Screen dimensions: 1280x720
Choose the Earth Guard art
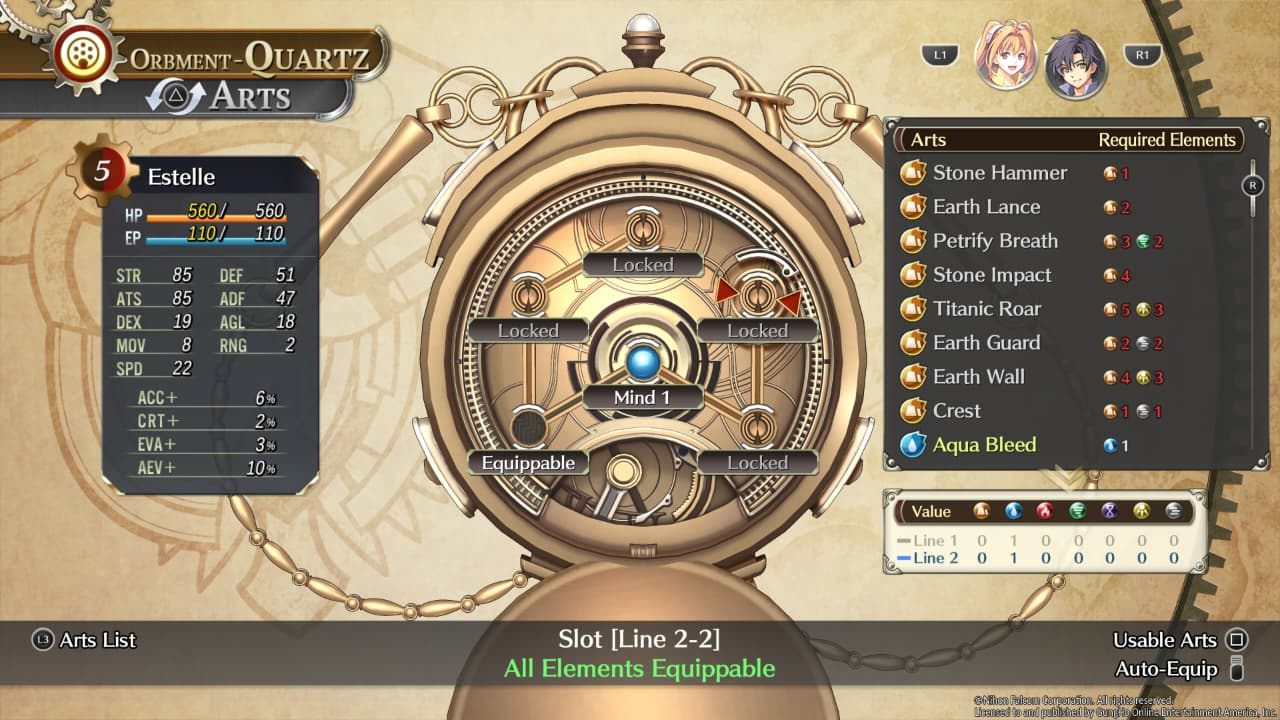(986, 343)
